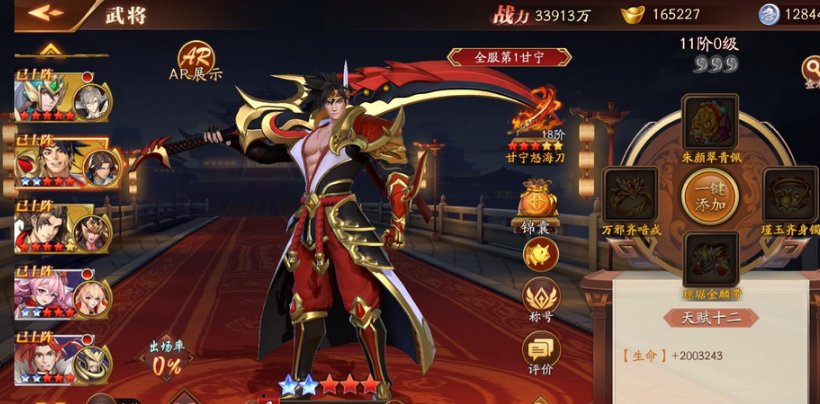The image size is (820, 404).
Task: Click the golden pig round icon
Action: tap(540, 254)
